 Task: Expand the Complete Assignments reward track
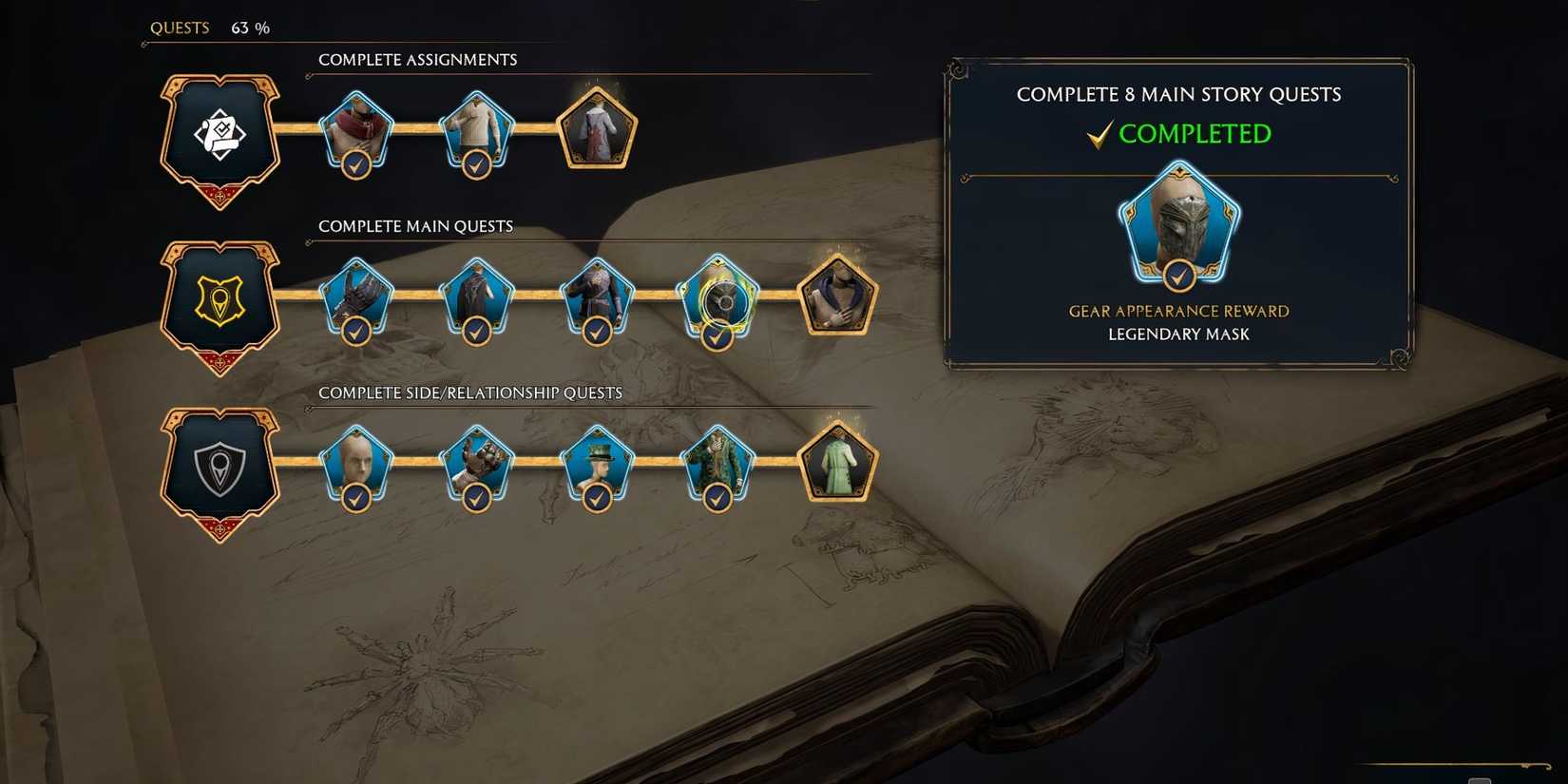417,59
